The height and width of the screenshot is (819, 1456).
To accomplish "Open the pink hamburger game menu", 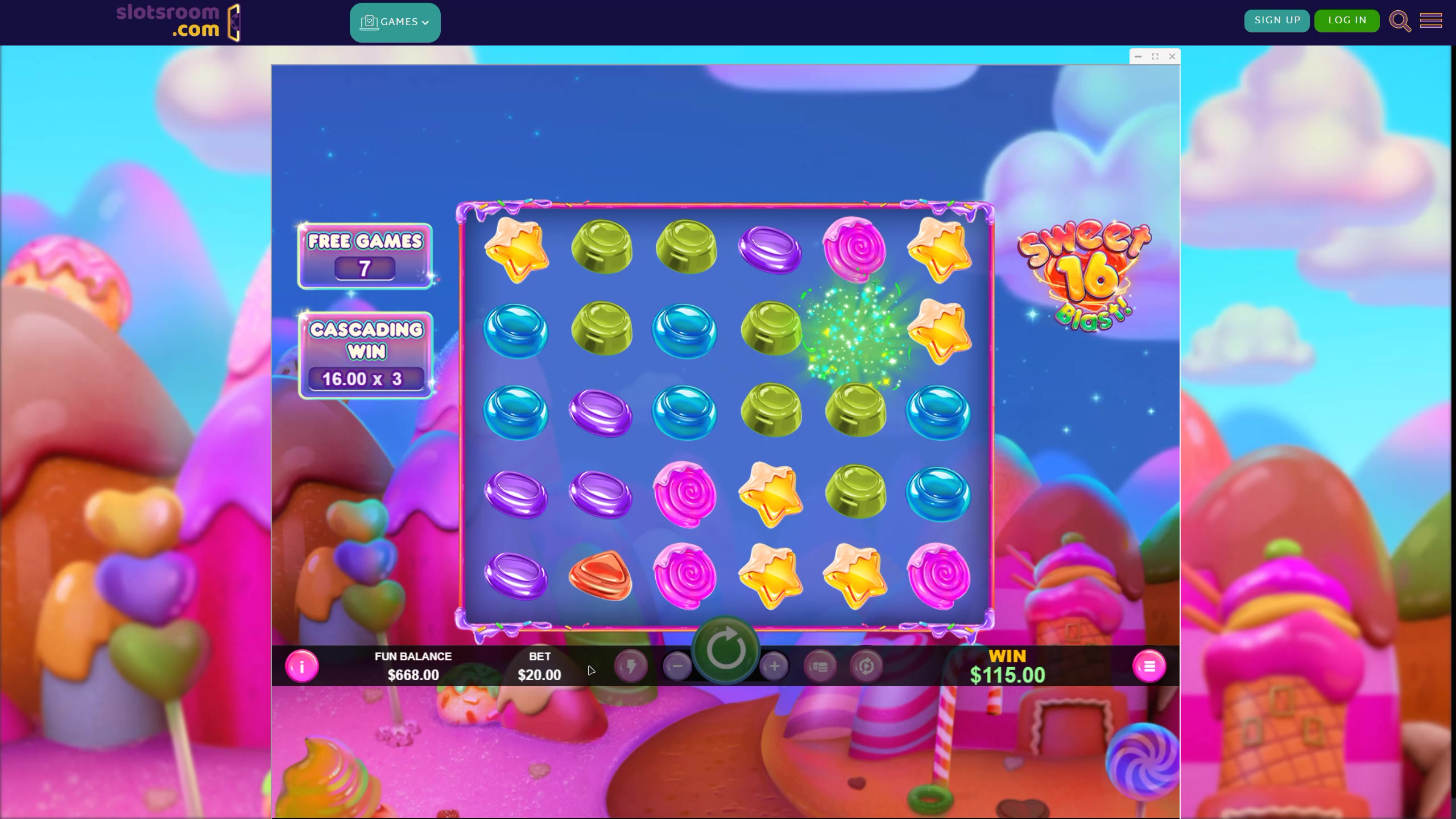I will click(x=1149, y=666).
